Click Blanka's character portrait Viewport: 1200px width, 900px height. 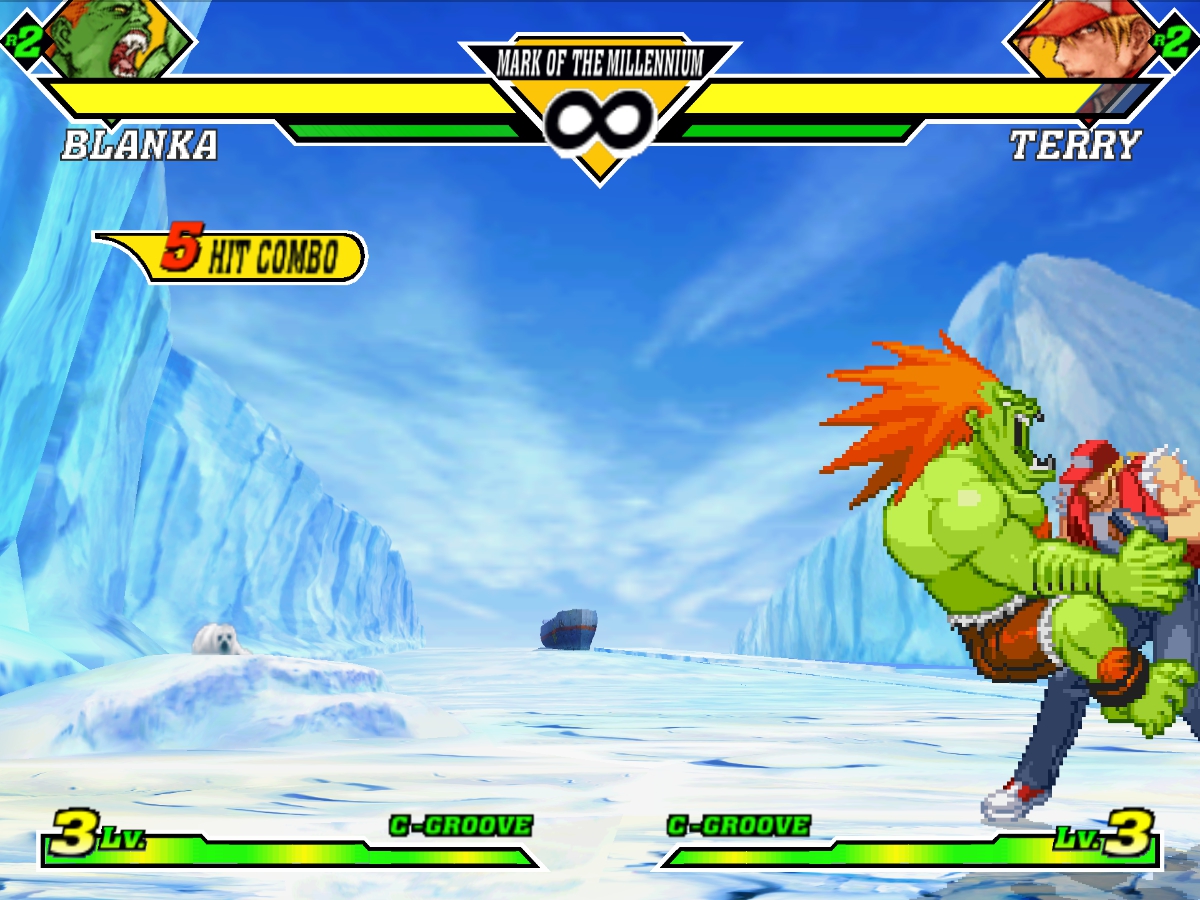click(118, 38)
